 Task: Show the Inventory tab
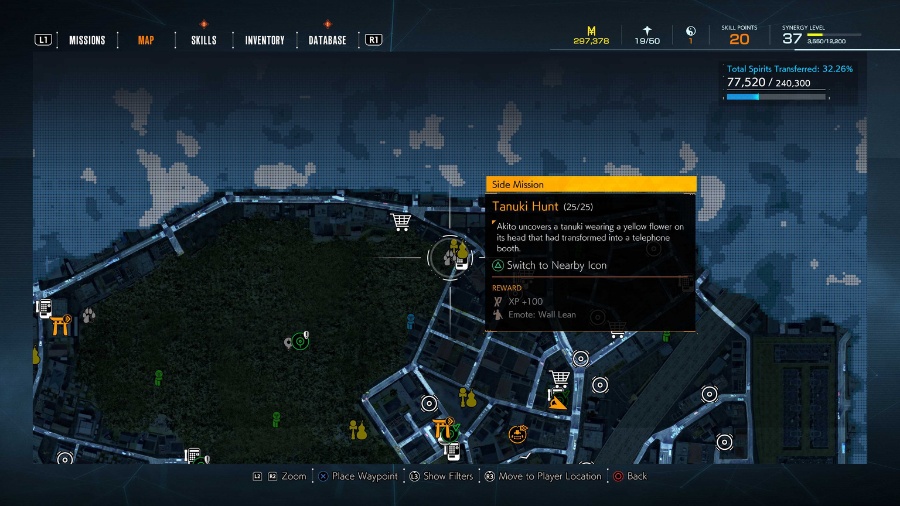(x=265, y=40)
